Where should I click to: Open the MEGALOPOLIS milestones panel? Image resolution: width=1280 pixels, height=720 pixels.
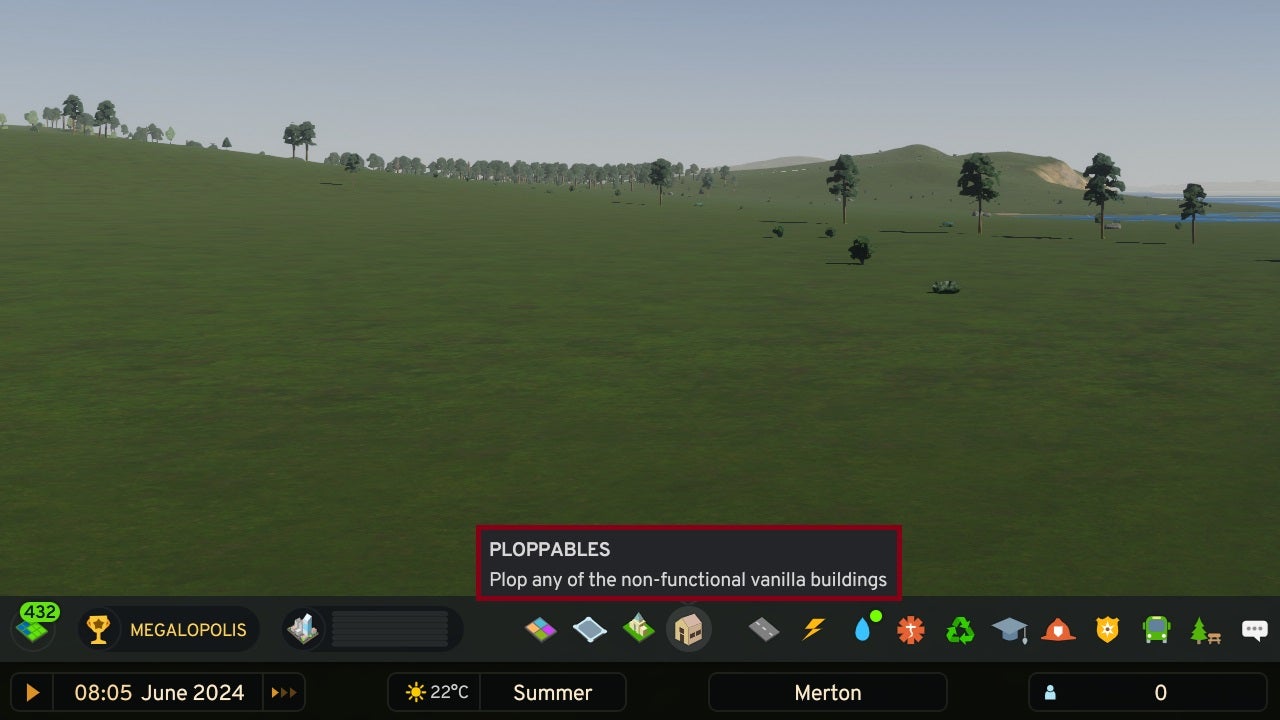[x=167, y=629]
